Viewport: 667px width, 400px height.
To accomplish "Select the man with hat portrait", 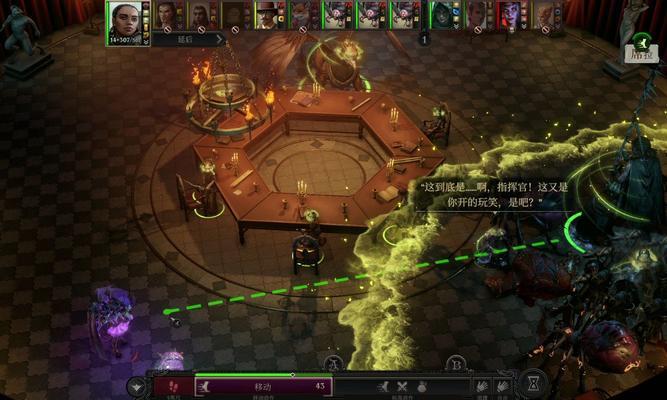I will pos(267,14).
